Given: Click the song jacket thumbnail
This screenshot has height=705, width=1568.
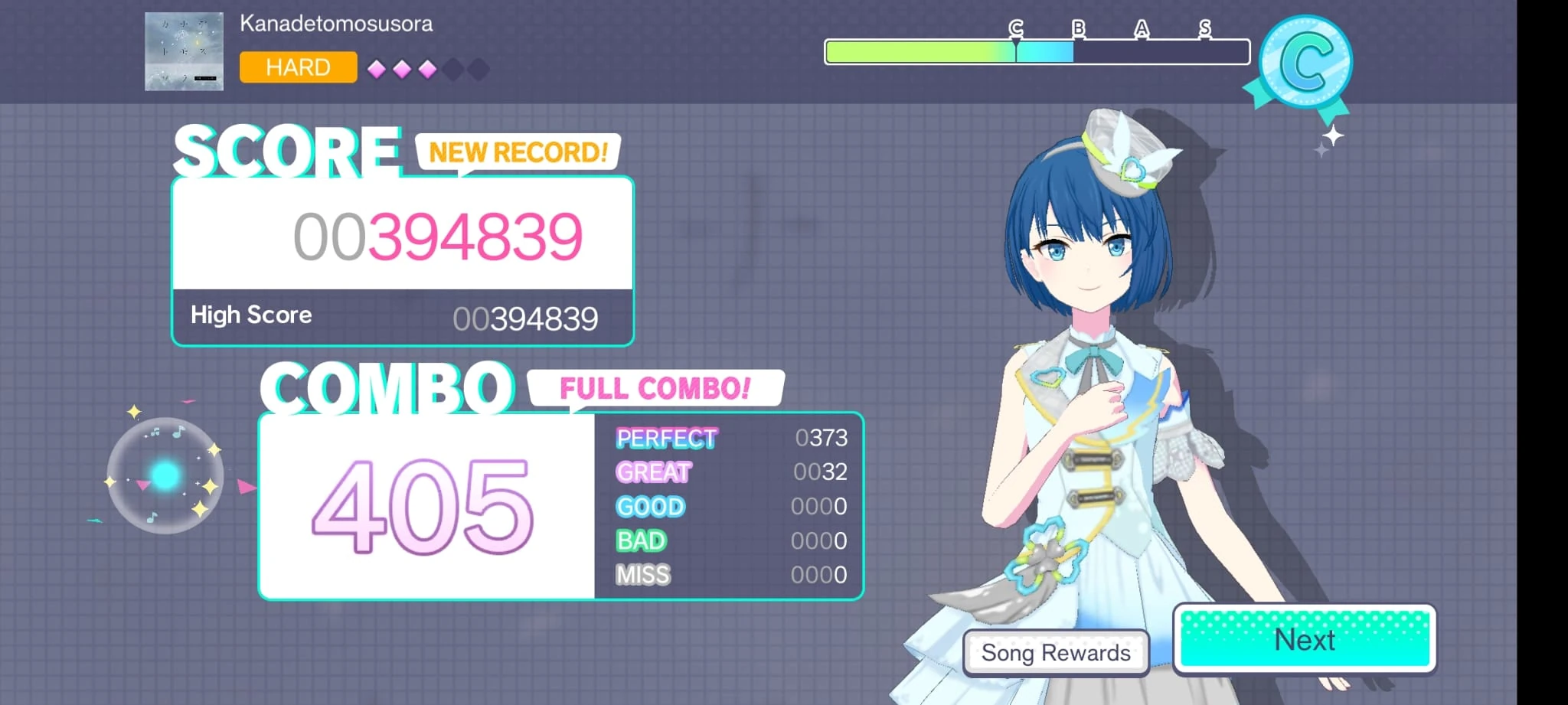Looking at the screenshot, I should click(x=183, y=52).
